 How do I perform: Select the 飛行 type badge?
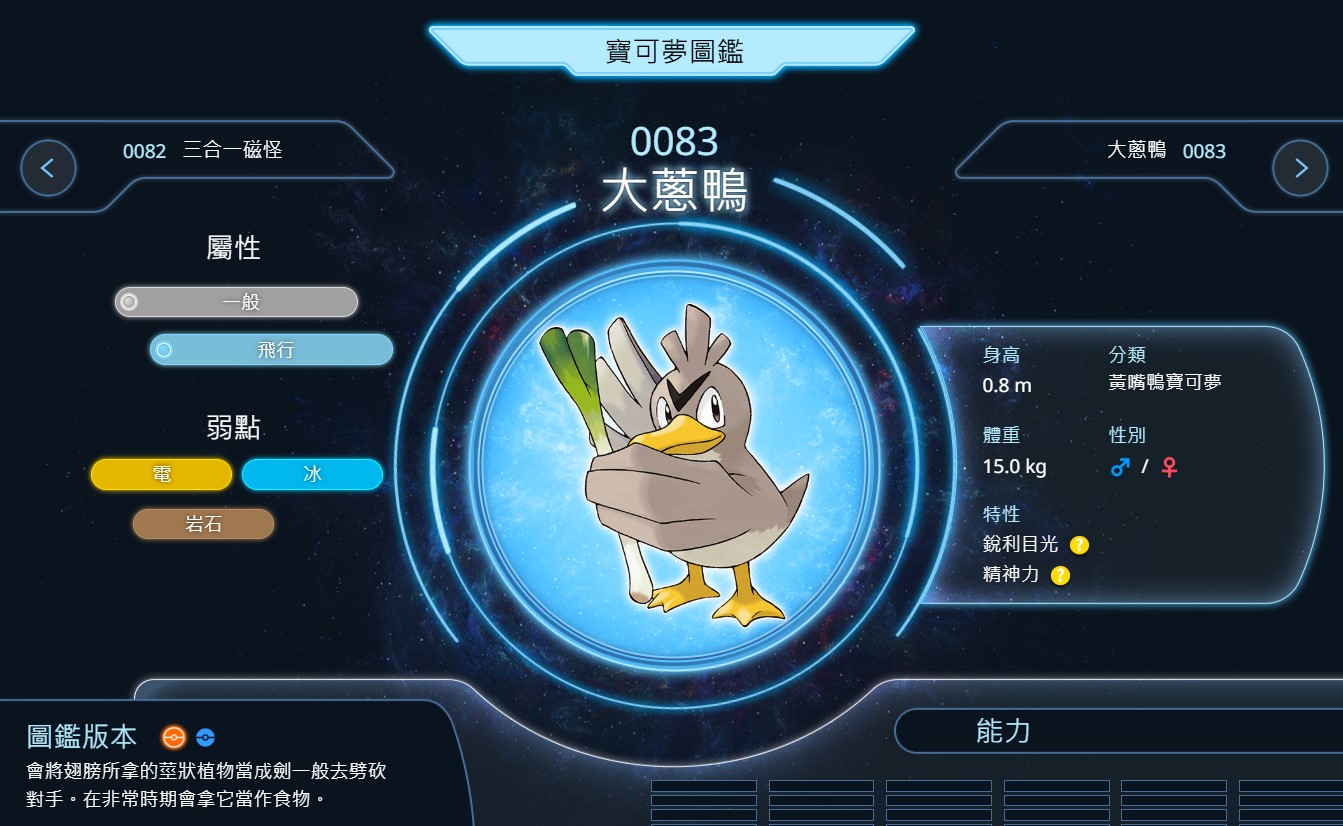coord(271,350)
